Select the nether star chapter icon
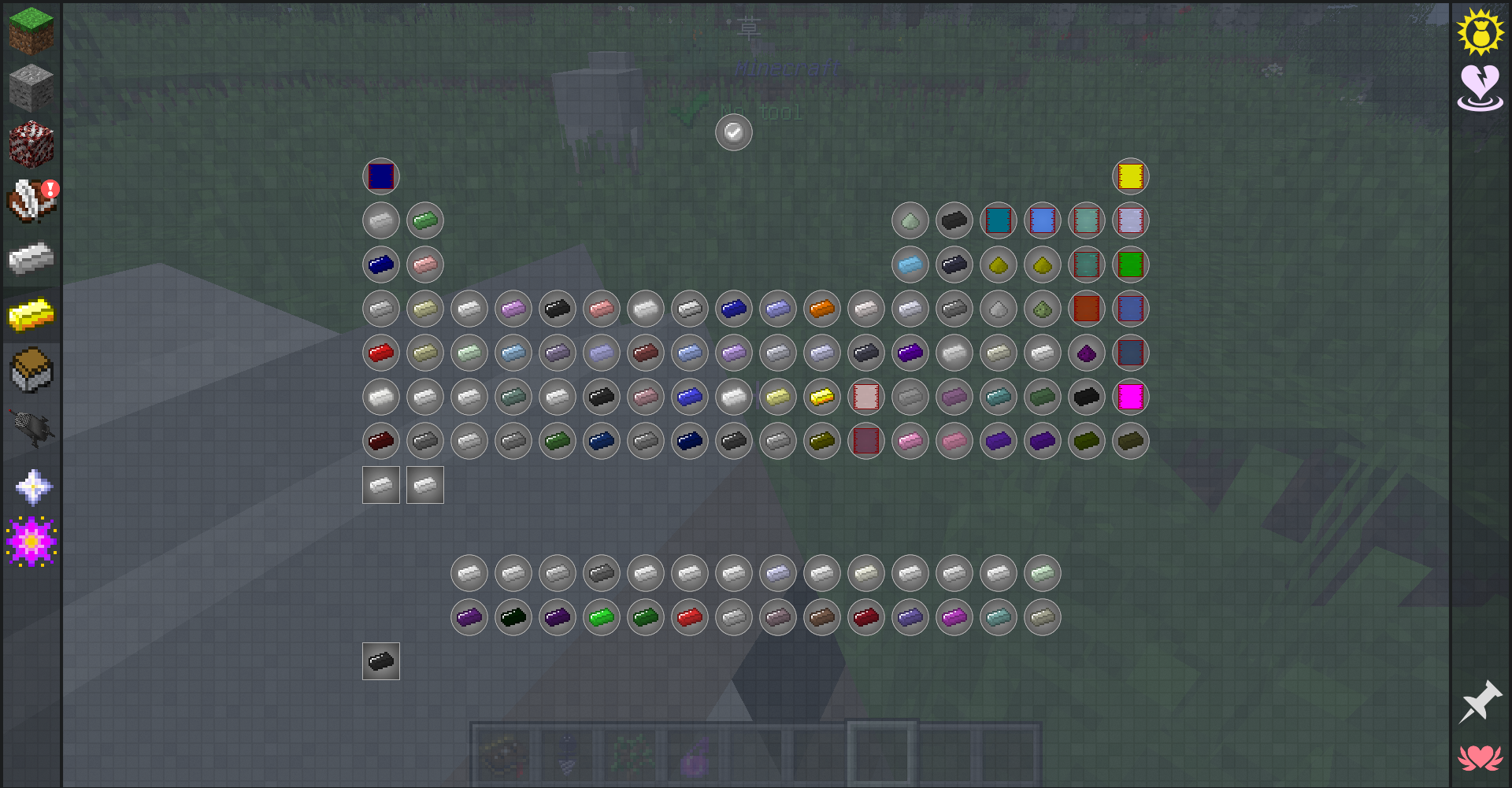The height and width of the screenshot is (788, 1512). point(30,485)
